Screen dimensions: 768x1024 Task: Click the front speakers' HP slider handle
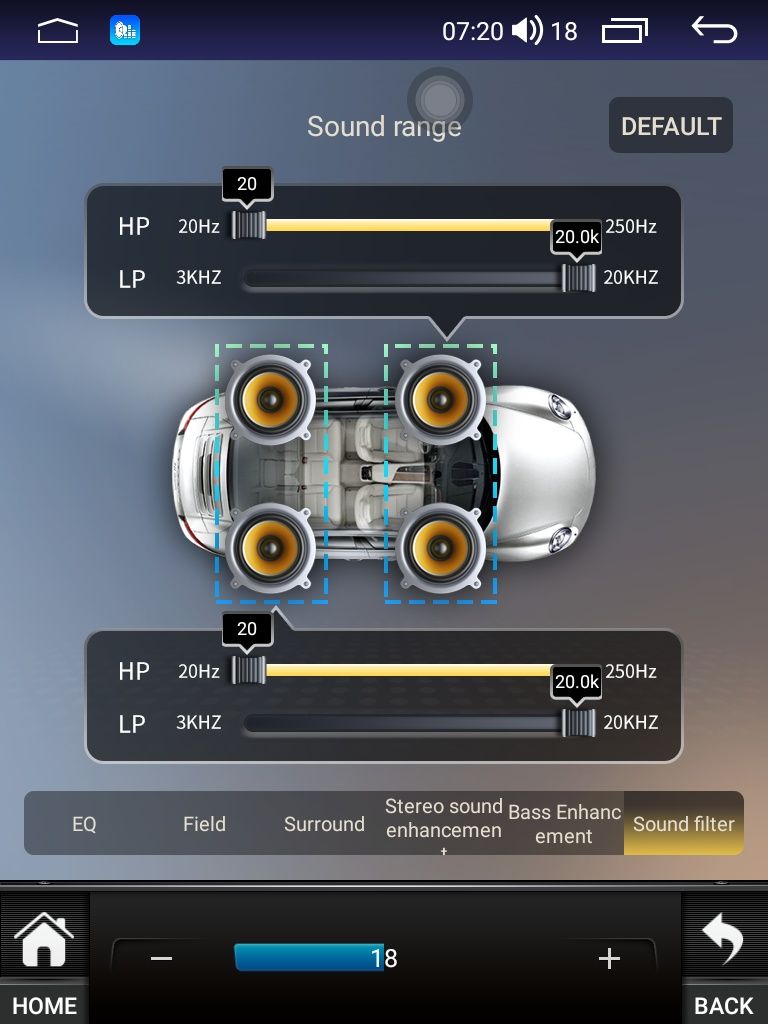pos(248,225)
